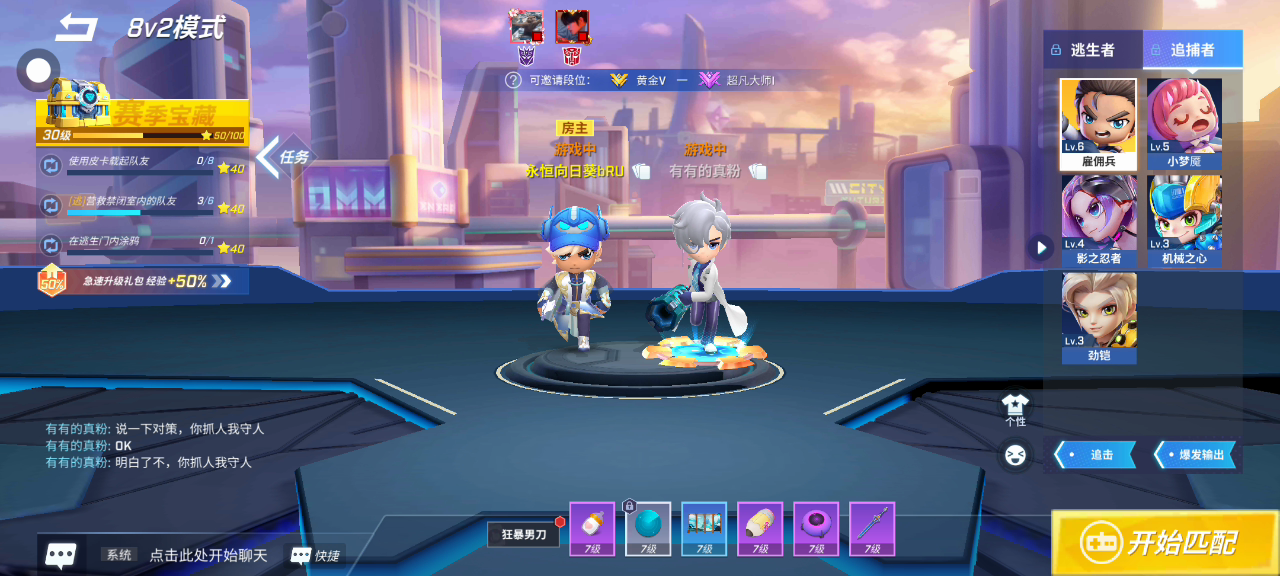This screenshot has width=1280, height=576.
Task: Select the 机械之心 character portrait
Action: pos(1184,220)
